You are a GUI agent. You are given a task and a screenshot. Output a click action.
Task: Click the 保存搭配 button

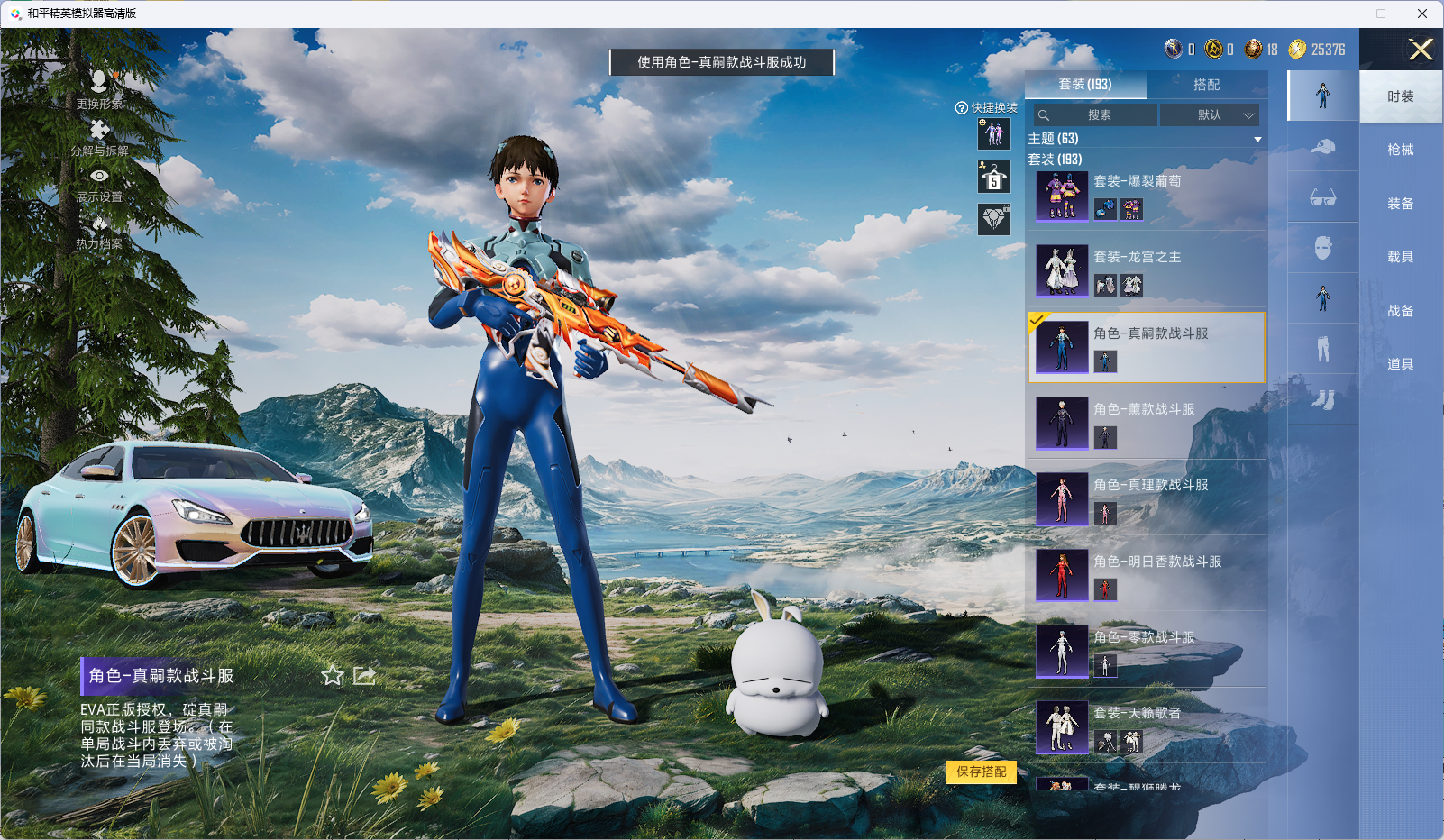tap(981, 772)
